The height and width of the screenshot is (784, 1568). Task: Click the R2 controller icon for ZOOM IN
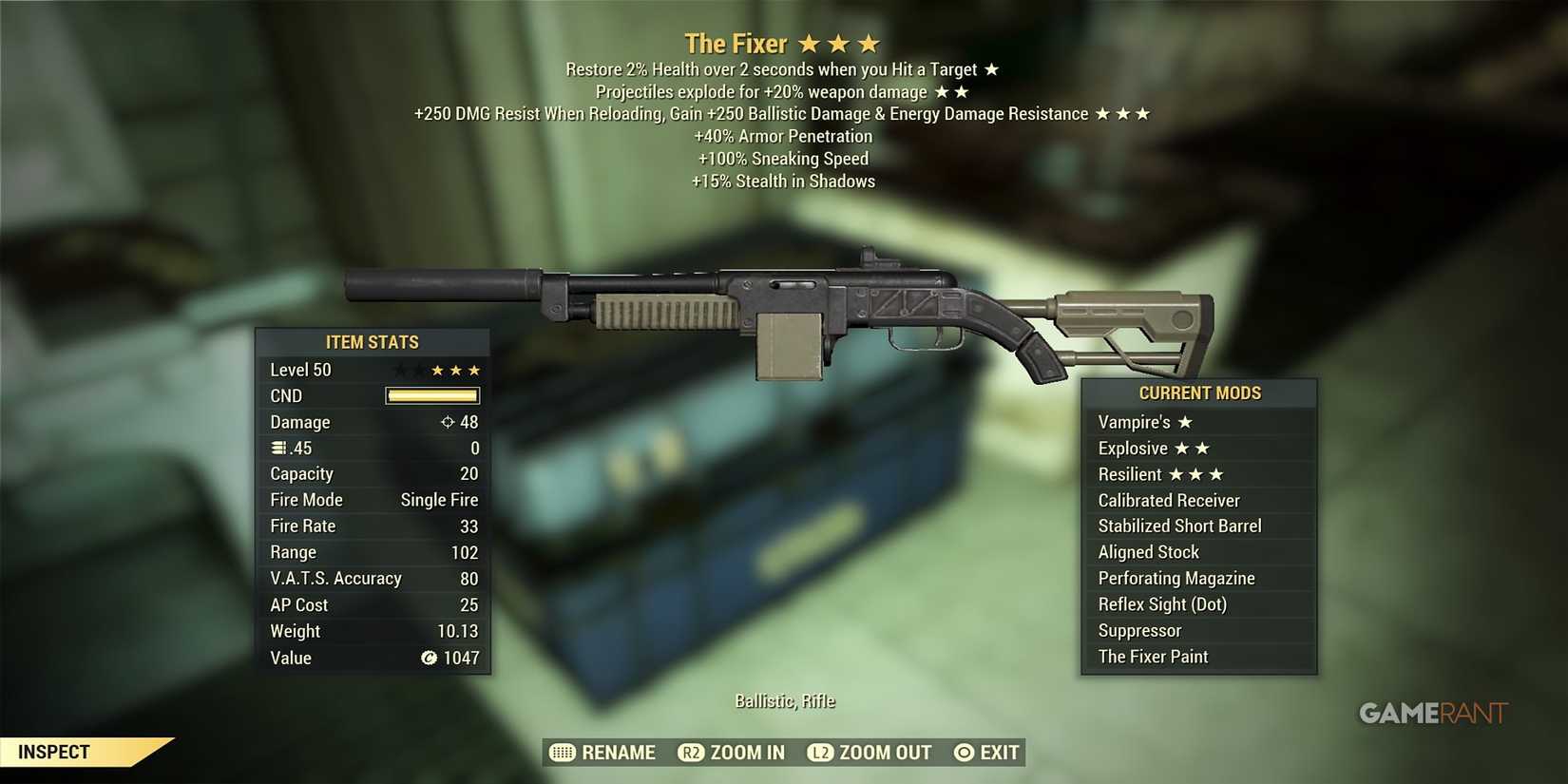click(x=690, y=752)
